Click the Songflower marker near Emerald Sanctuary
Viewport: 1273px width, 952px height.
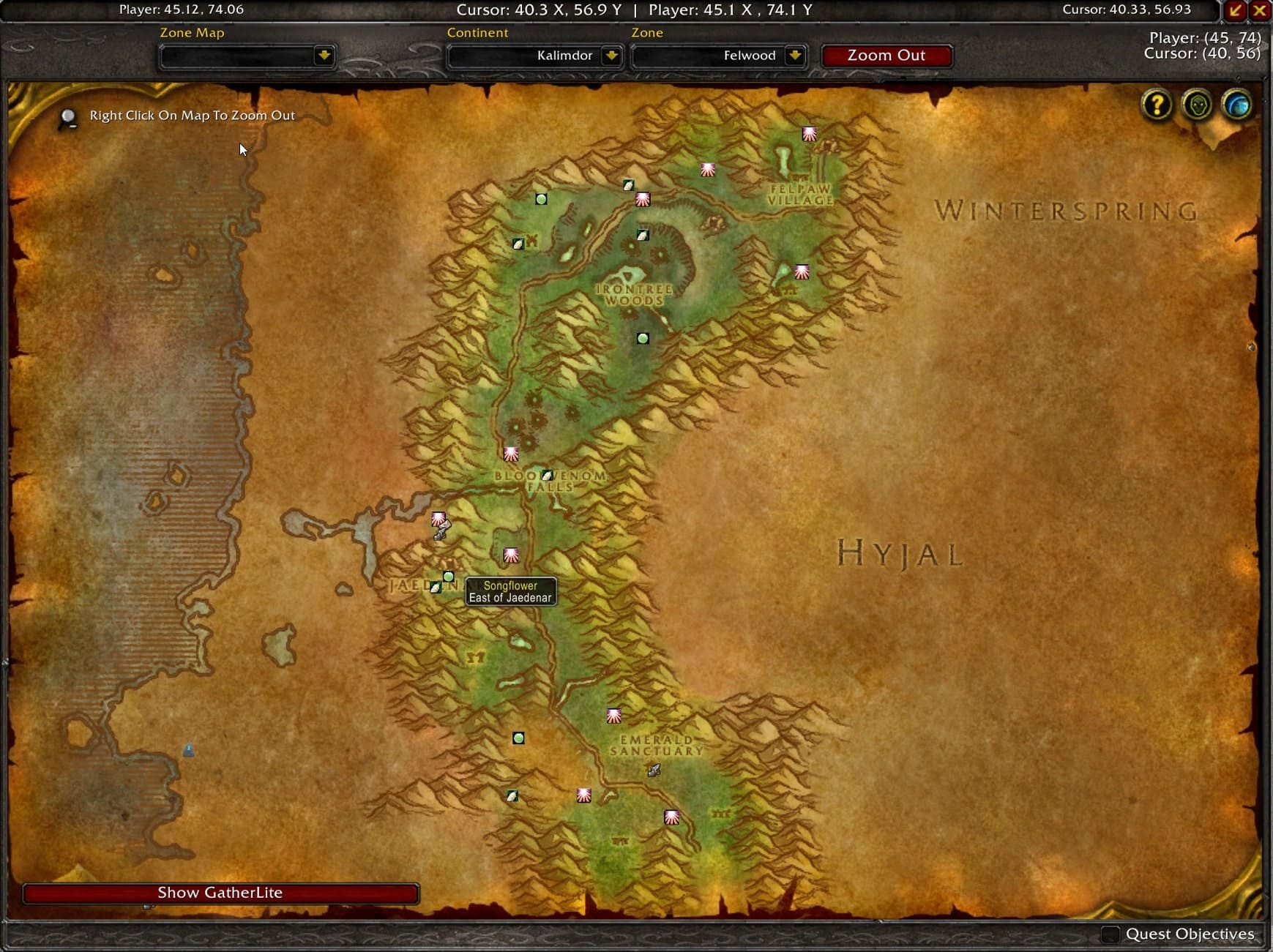[x=613, y=715]
